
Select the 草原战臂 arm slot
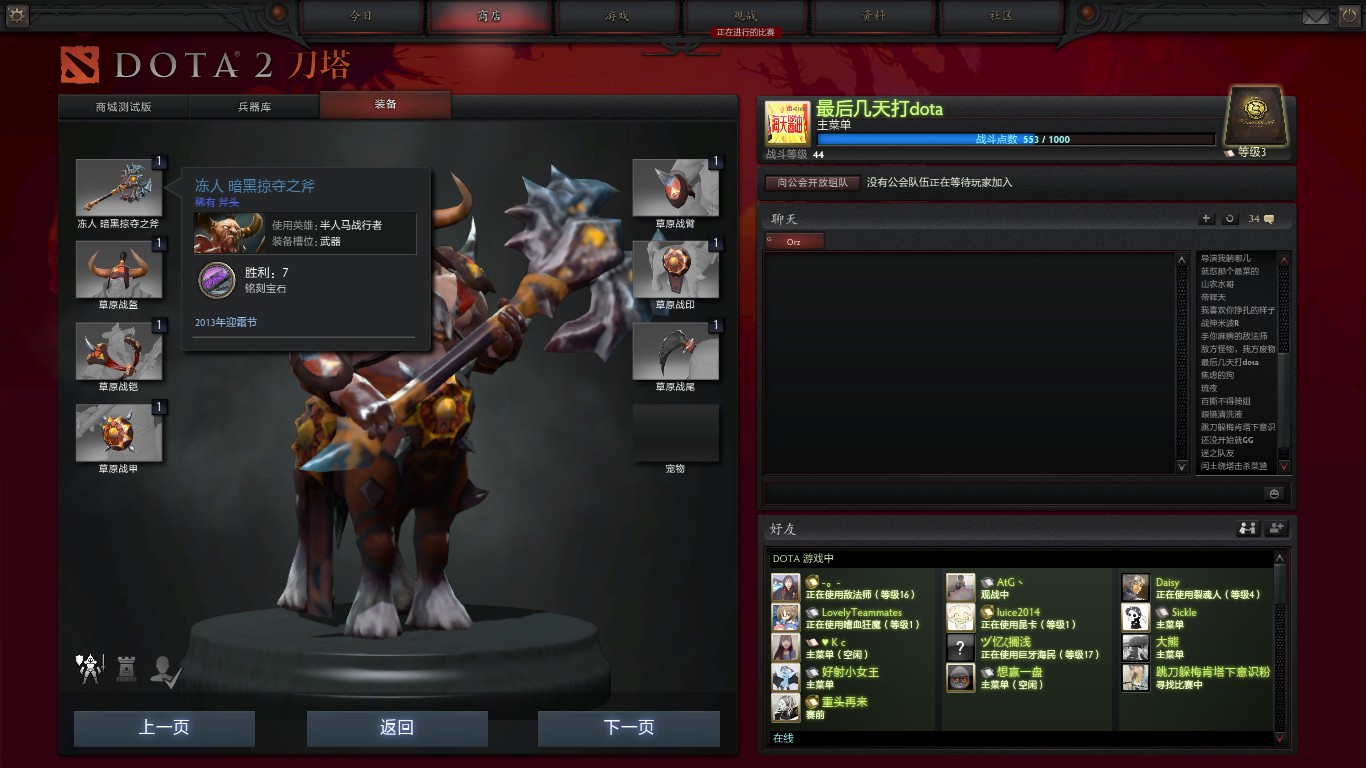[x=675, y=188]
